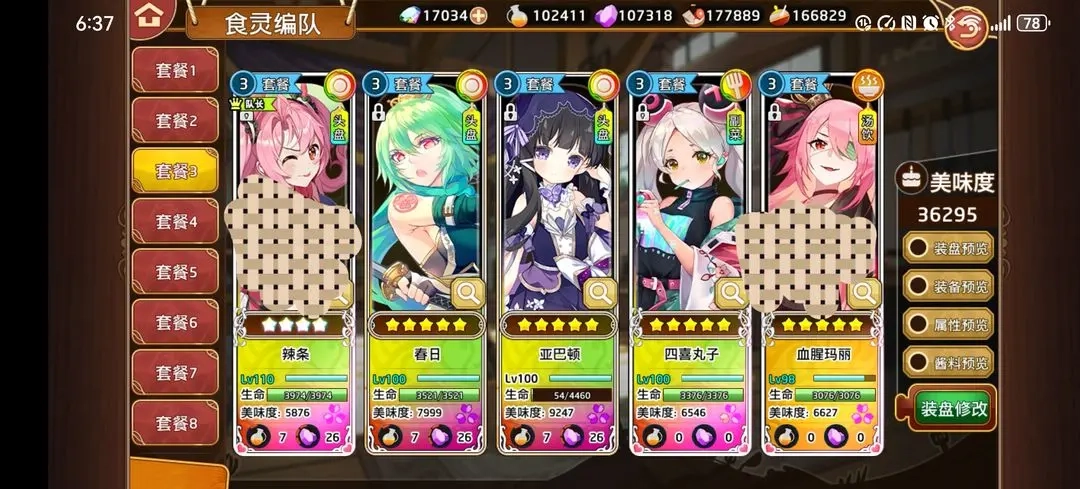Image resolution: width=1080 pixels, height=489 pixels.
Task: Switch to 套餐1 tab
Action: tap(175, 70)
